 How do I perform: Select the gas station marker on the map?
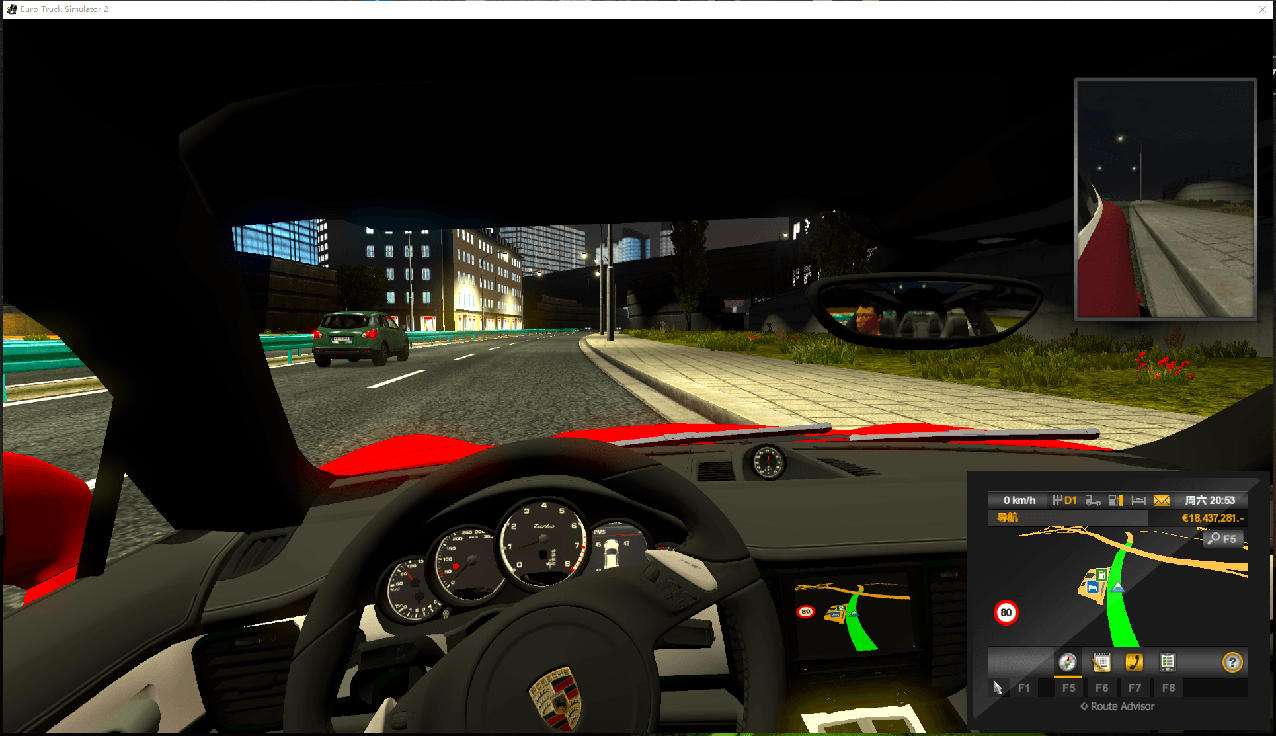tap(1100, 575)
